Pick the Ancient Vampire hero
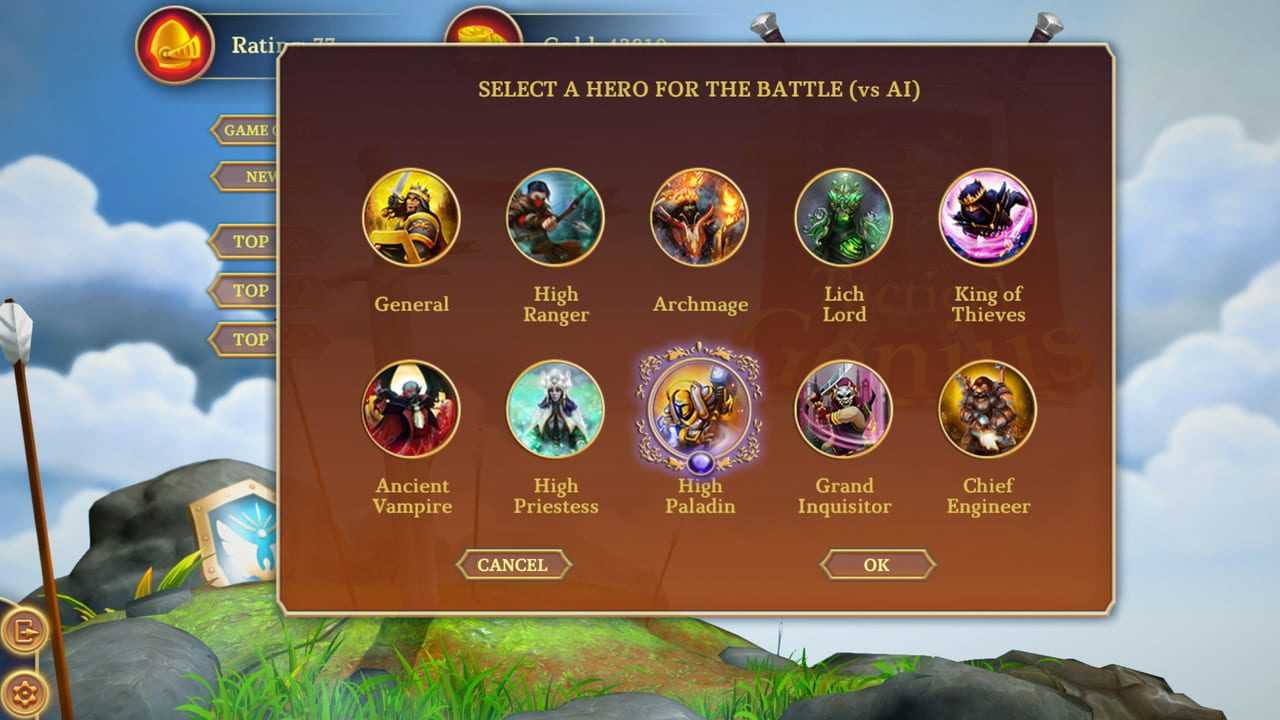 (x=411, y=409)
